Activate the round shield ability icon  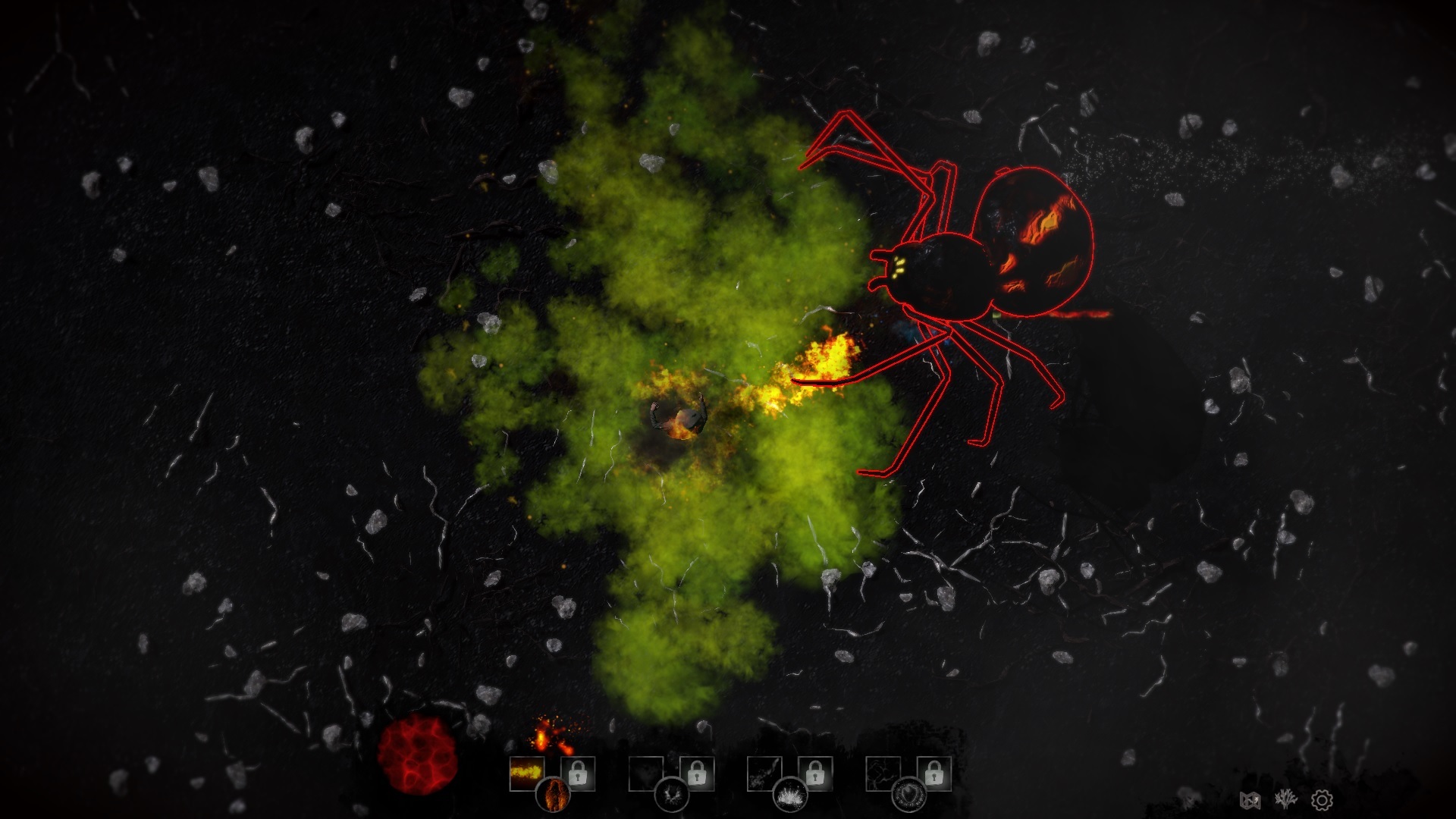[x=908, y=795]
